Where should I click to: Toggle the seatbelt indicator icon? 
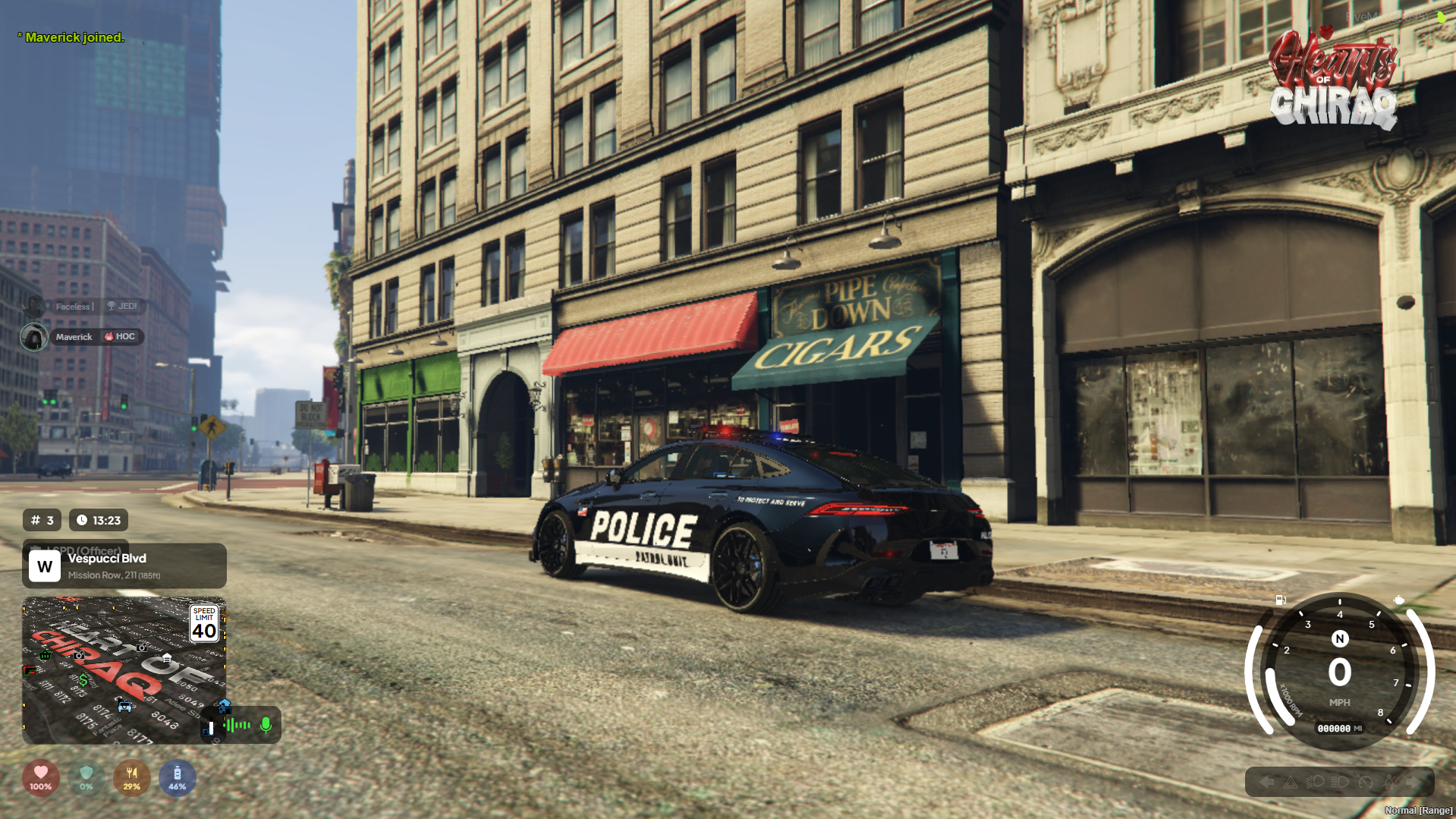click(1390, 782)
